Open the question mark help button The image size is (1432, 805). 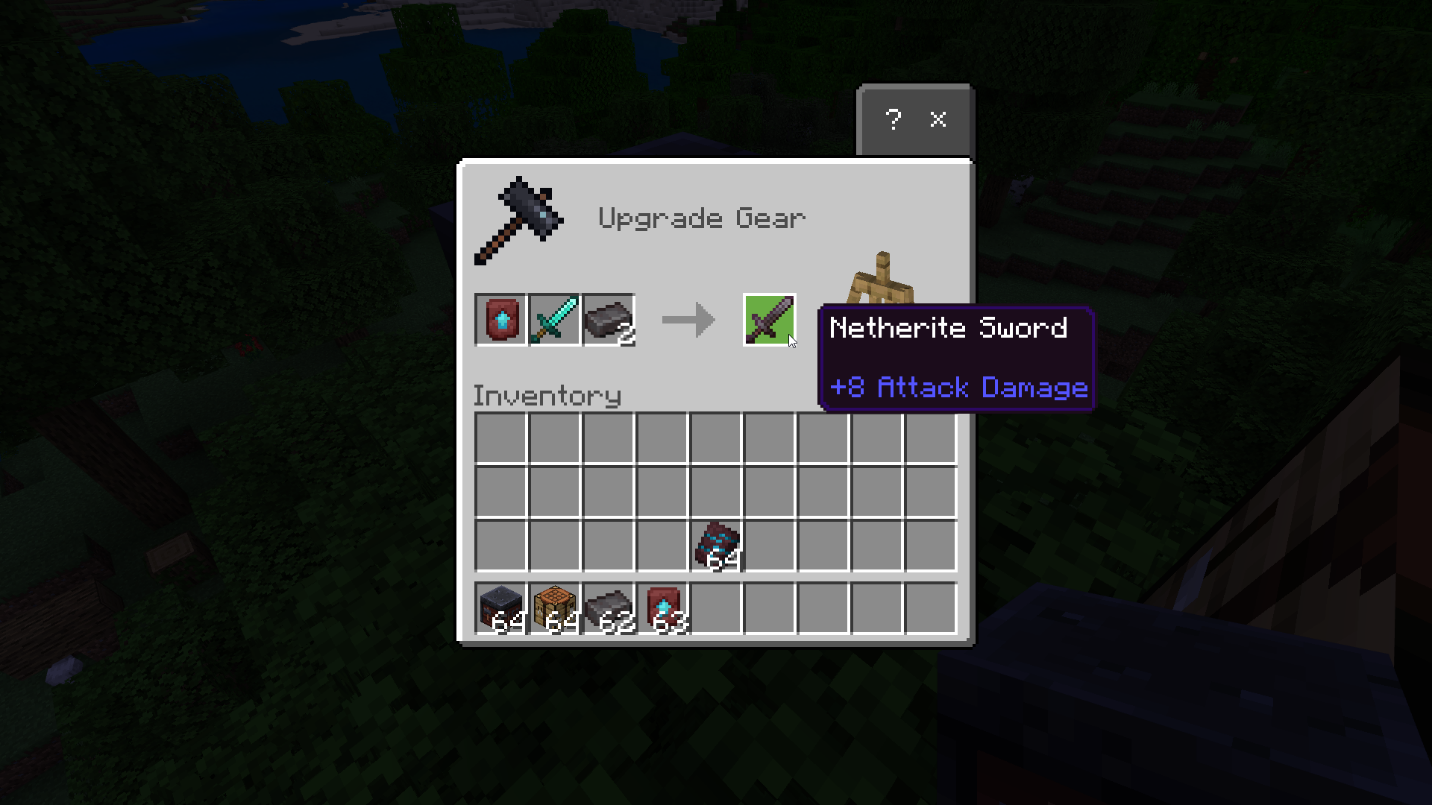pyautogui.click(x=893, y=120)
